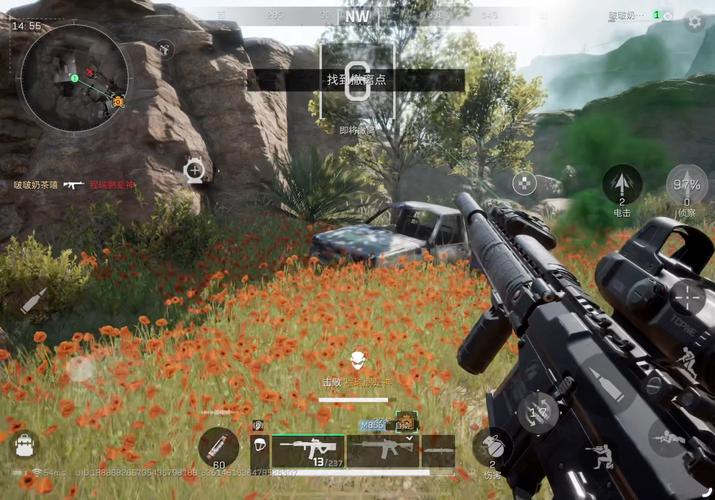Activate the 侦察 recon ability at 97%
The width and height of the screenshot is (715, 500).
tap(686, 186)
